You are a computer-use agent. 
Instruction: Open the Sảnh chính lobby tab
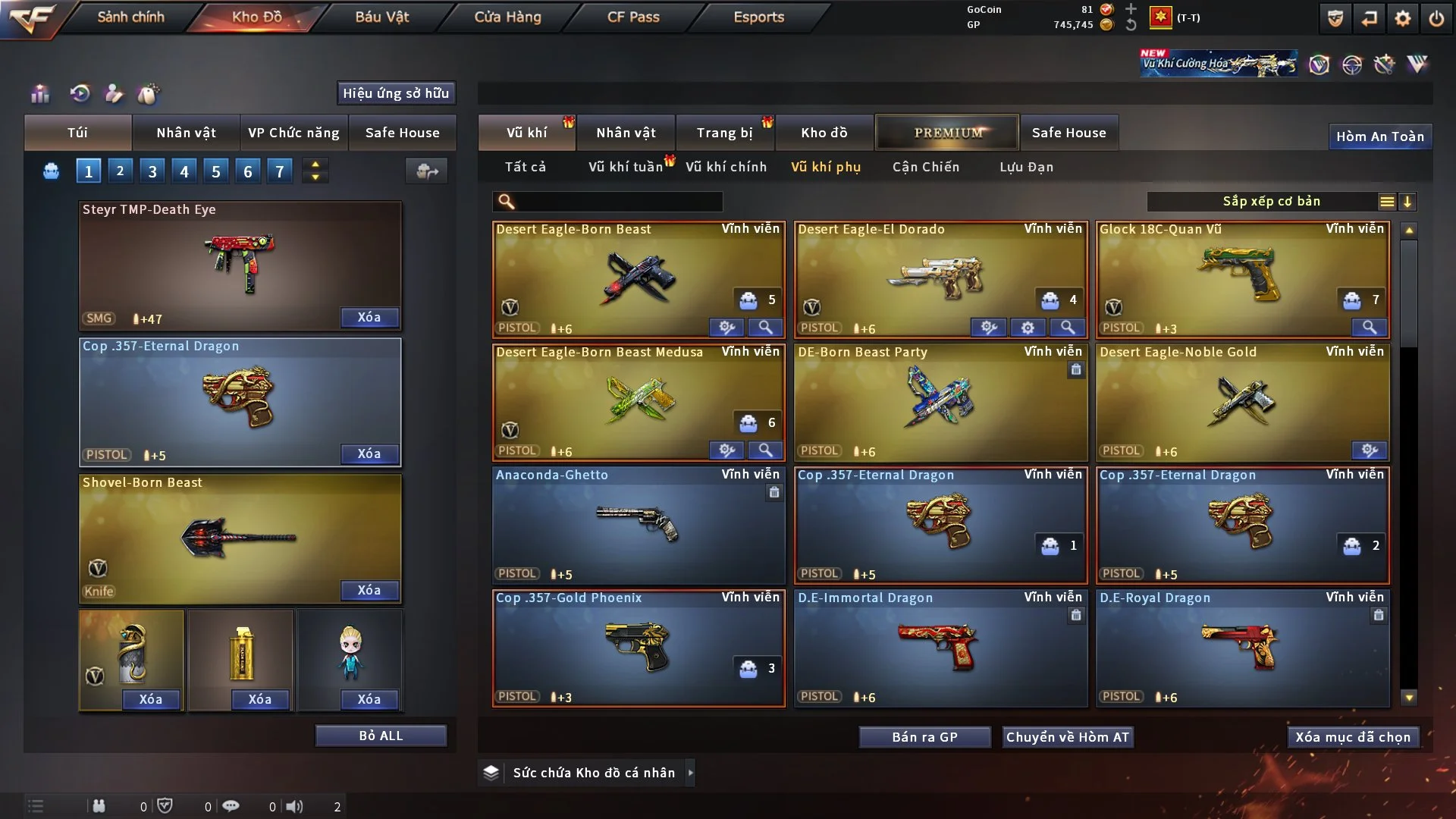click(x=130, y=17)
